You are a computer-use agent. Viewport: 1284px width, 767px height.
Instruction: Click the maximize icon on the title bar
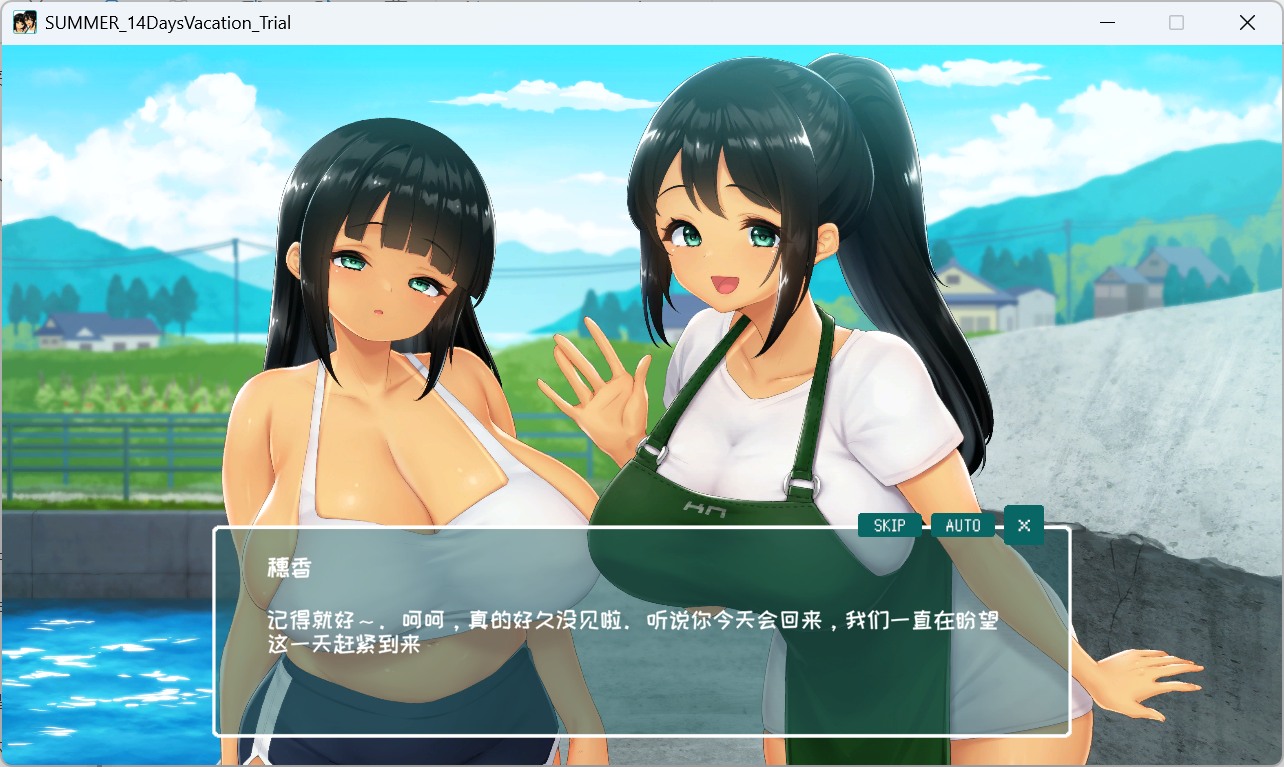coord(1176,22)
